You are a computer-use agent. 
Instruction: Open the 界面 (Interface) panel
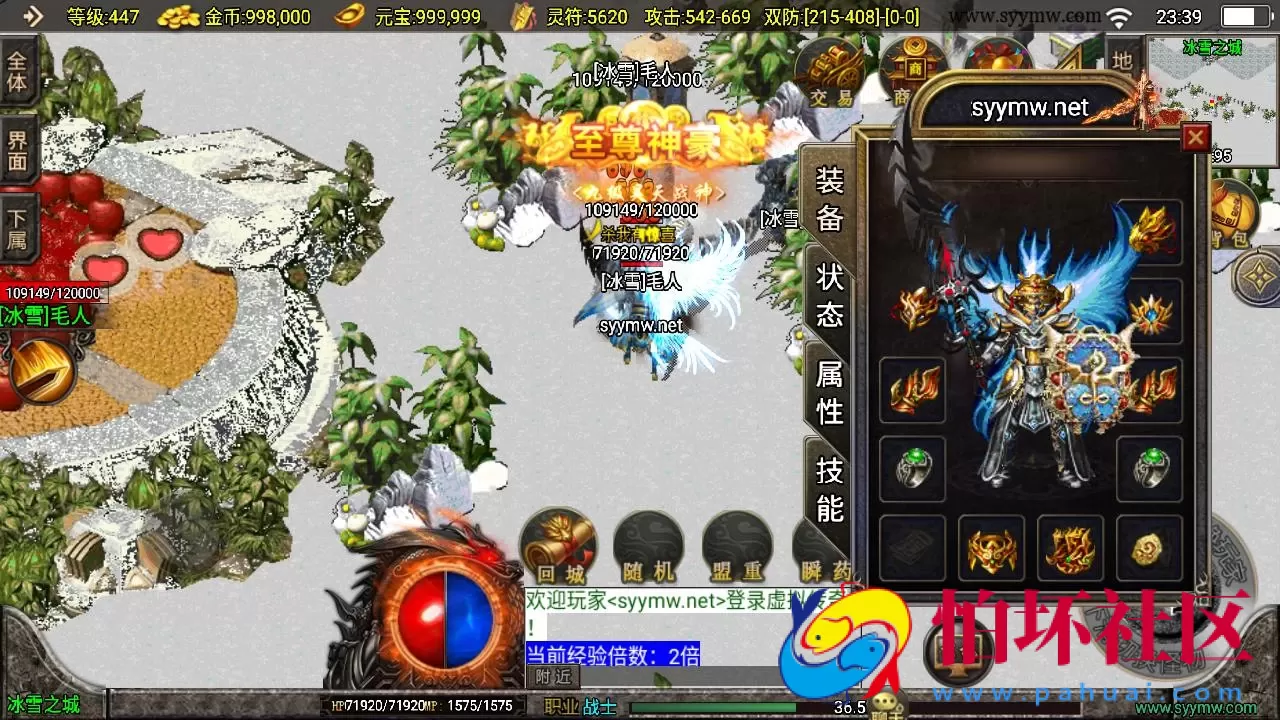pos(18,150)
